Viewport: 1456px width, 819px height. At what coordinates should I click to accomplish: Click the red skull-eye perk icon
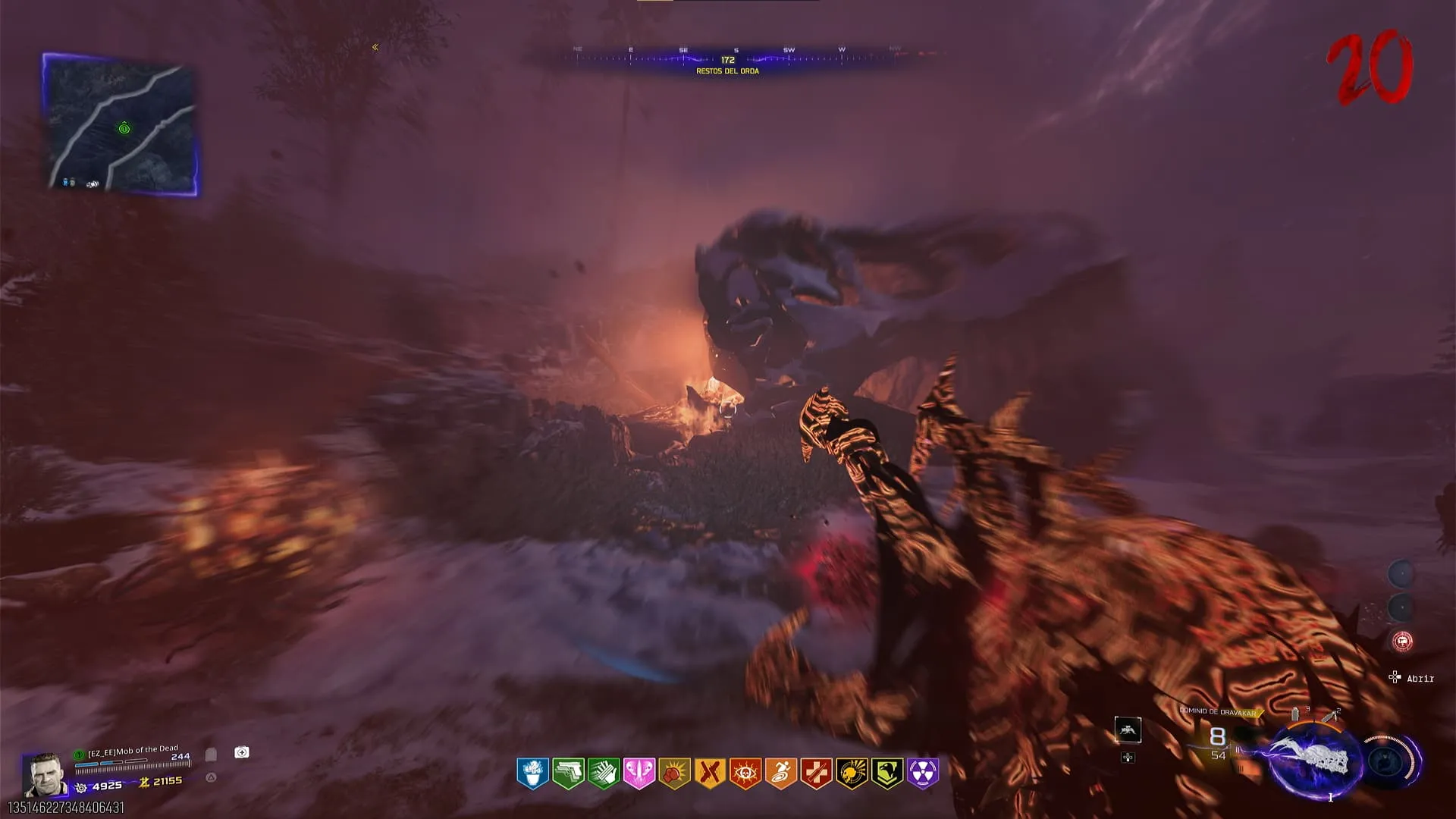click(745, 773)
